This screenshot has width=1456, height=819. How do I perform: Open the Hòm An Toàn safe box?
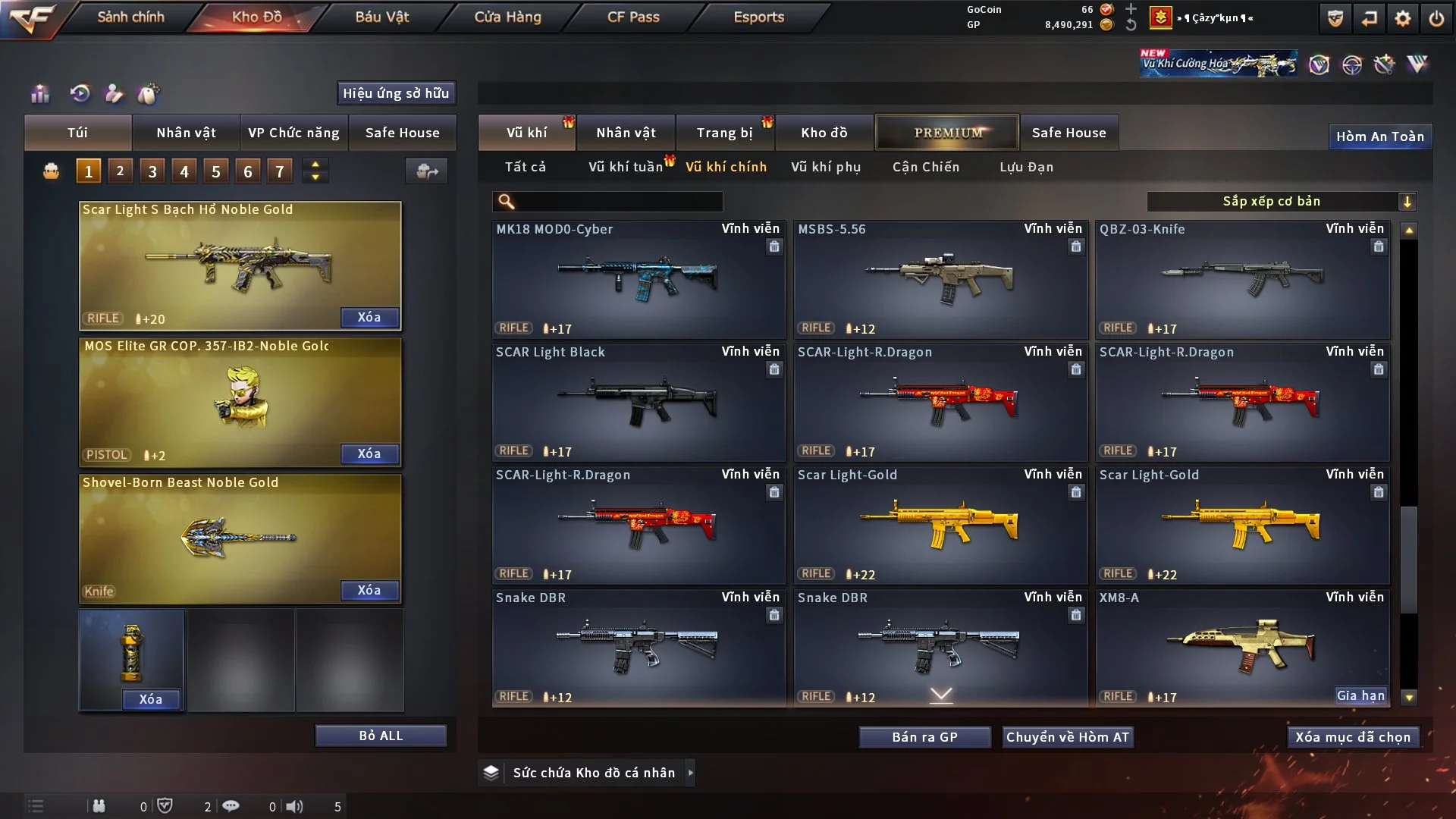(x=1379, y=136)
